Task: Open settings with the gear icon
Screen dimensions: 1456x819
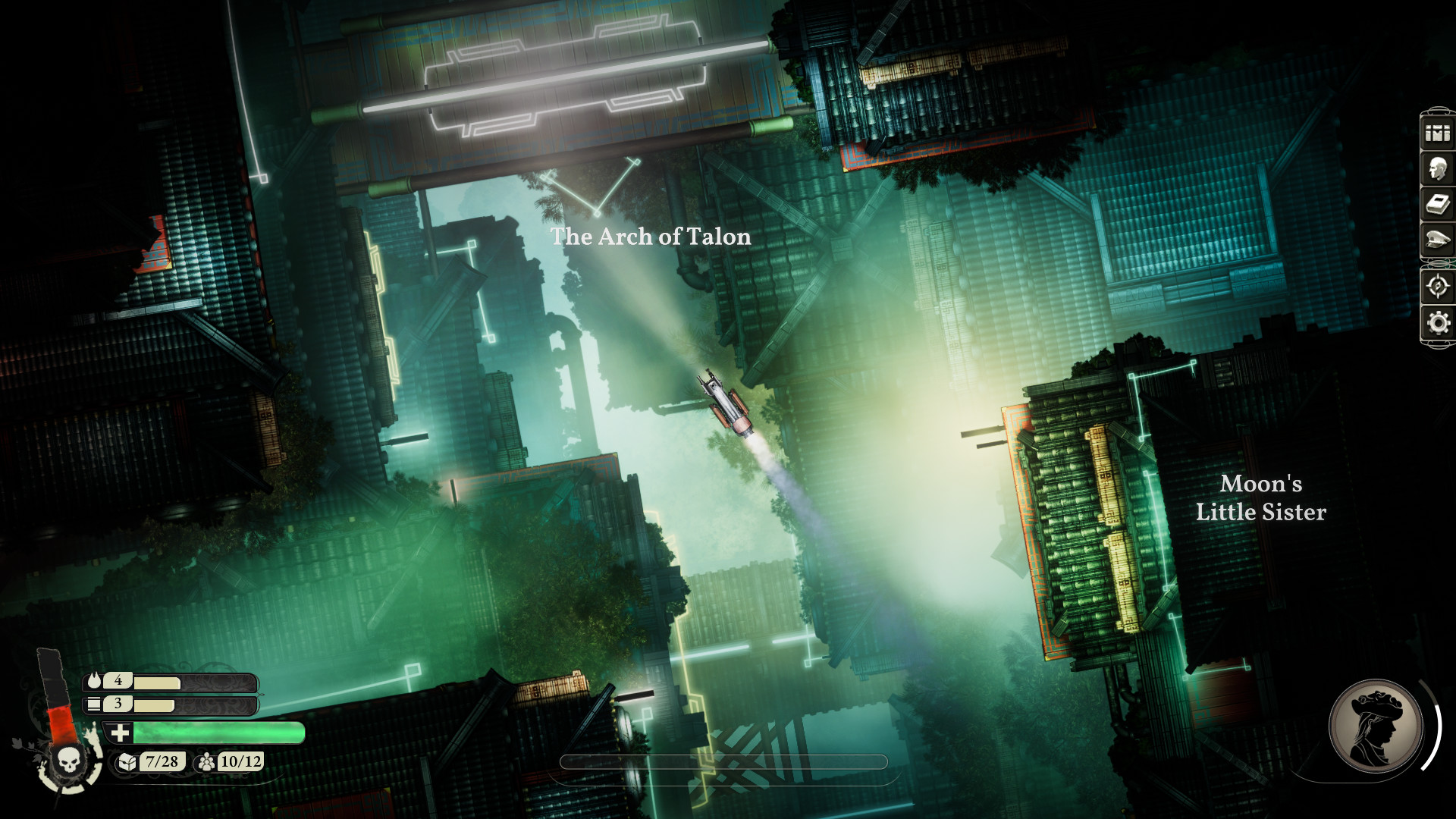Action: (x=1437, y=323)
